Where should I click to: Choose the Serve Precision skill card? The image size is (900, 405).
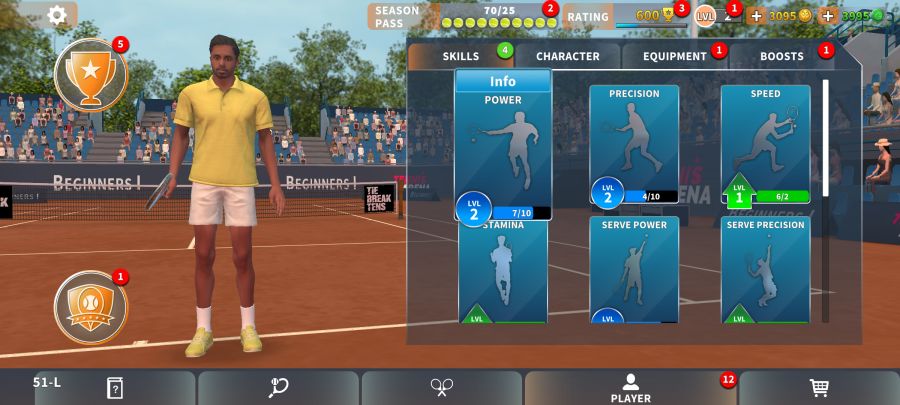click(765, 272)
